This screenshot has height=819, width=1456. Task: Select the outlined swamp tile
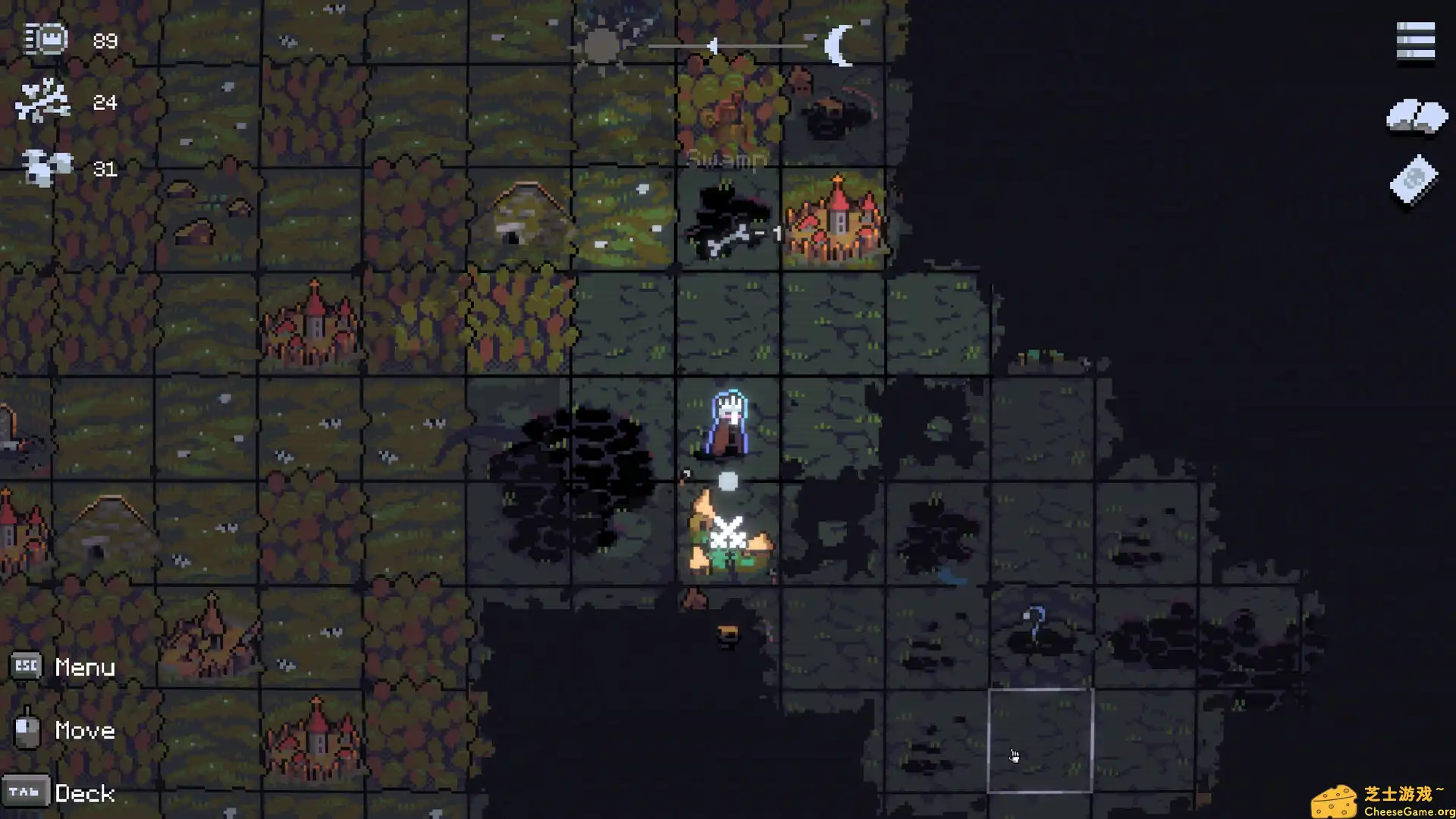1040,740
